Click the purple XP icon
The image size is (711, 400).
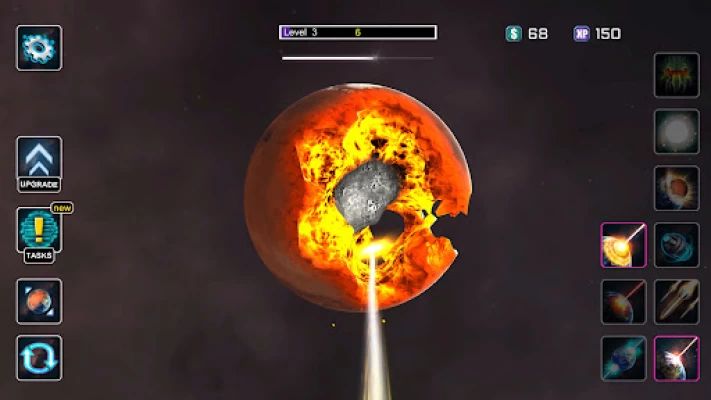(x=581, y=33)
